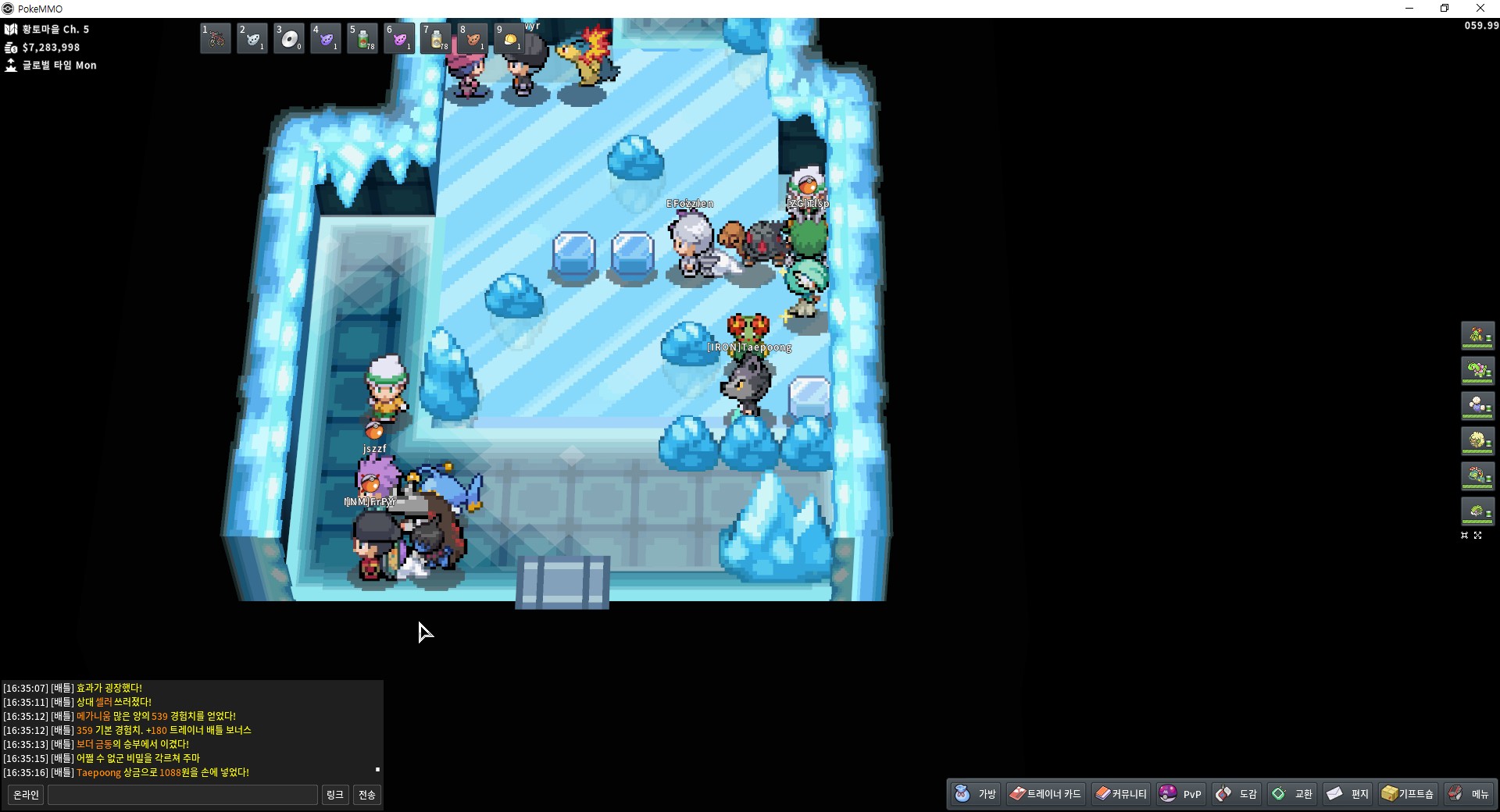The height and width of the screenshot is (812, 1500).
Task: Select the silver disc in hotbar slot 3
Action: click(289, 38)
